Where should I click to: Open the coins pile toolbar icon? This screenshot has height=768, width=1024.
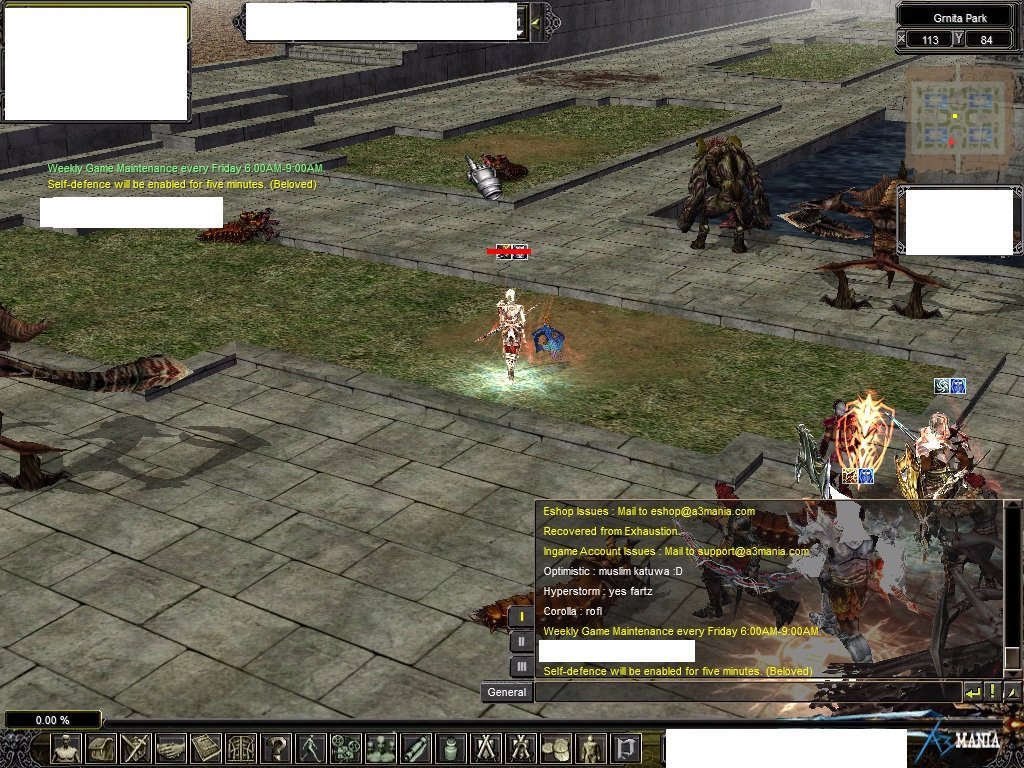[556, 747]
